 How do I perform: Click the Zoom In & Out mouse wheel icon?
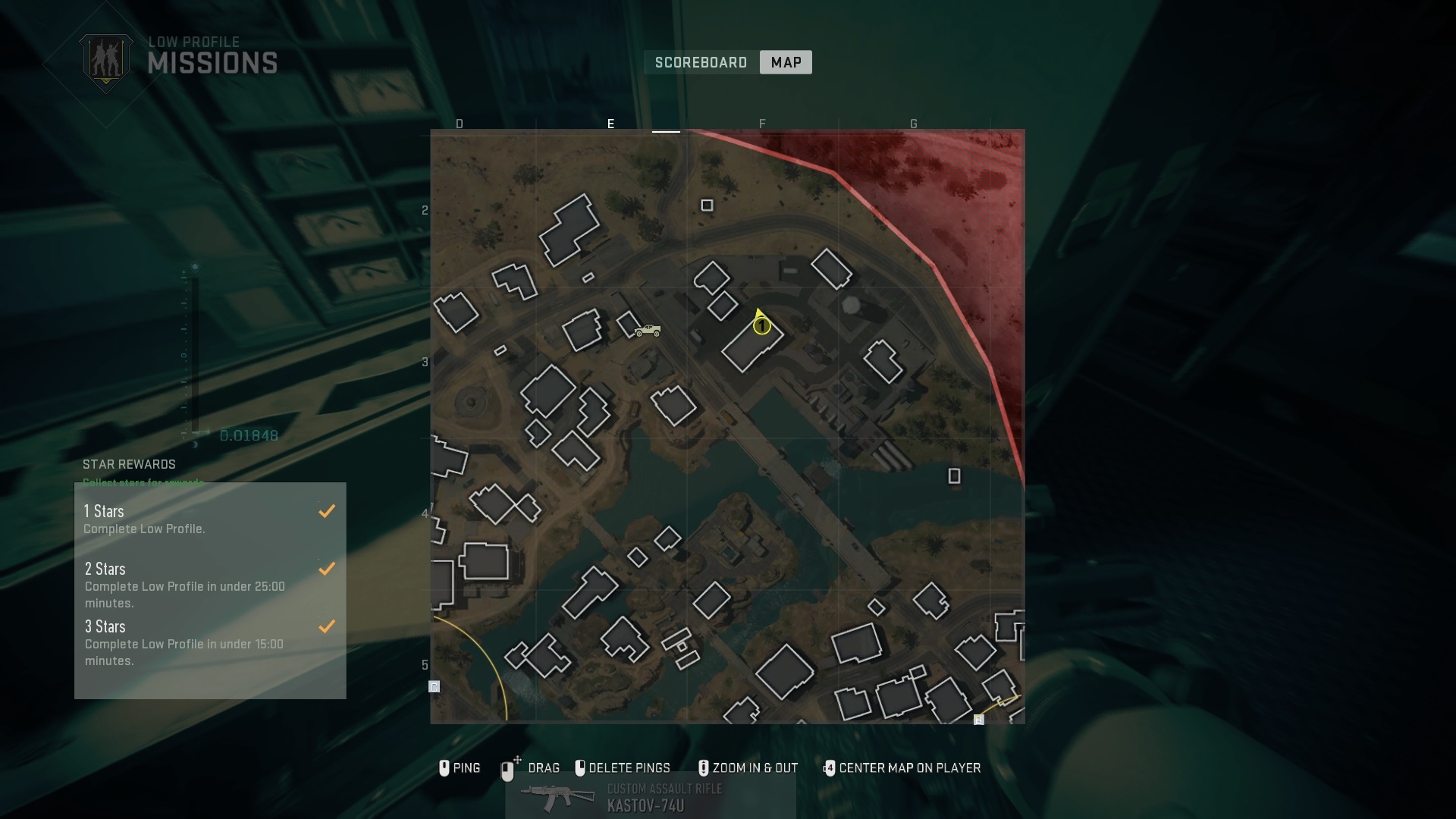704,767
